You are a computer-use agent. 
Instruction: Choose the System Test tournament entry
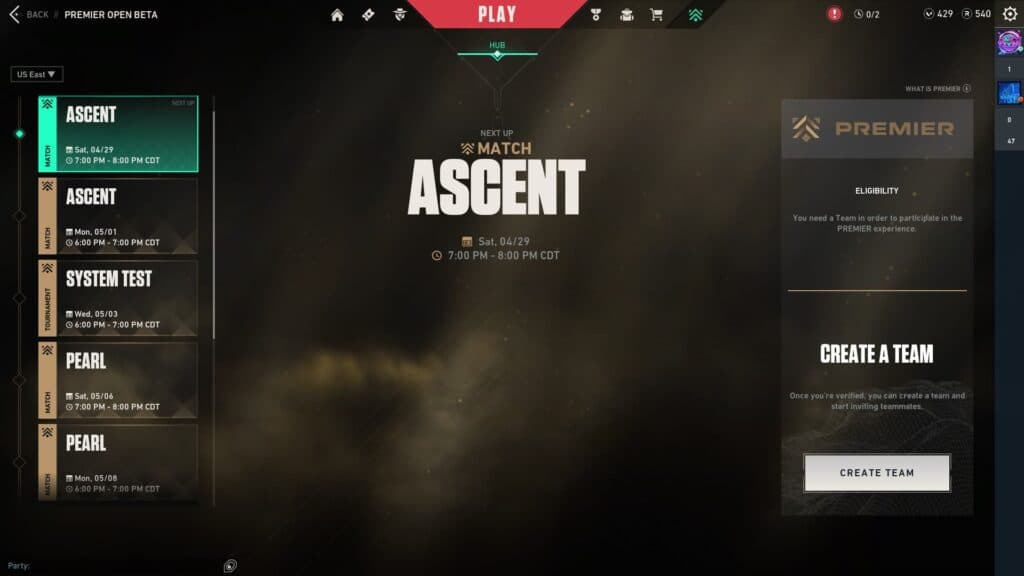[118, 298]
